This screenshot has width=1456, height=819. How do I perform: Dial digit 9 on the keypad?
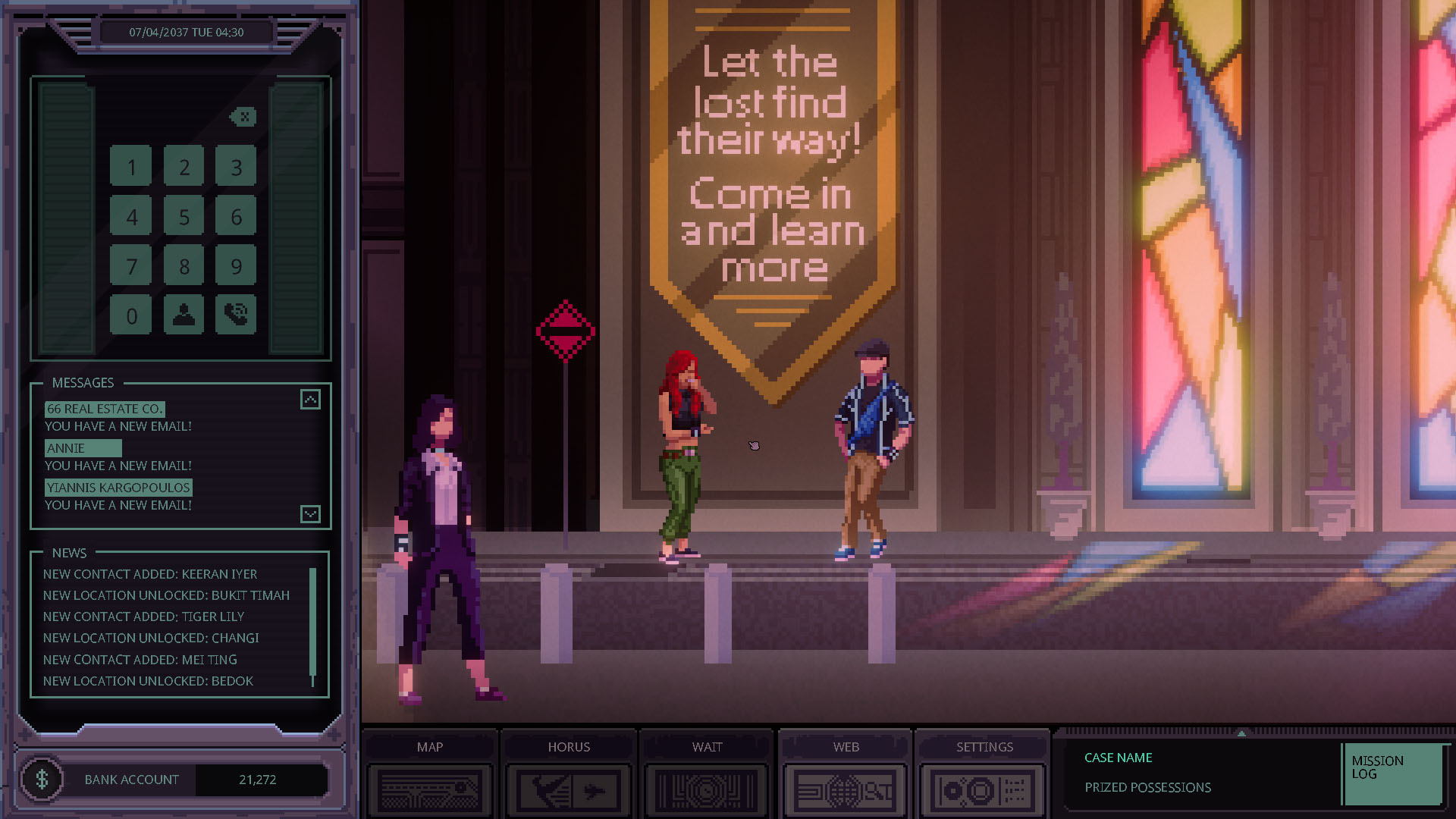[x=236, y=266]
